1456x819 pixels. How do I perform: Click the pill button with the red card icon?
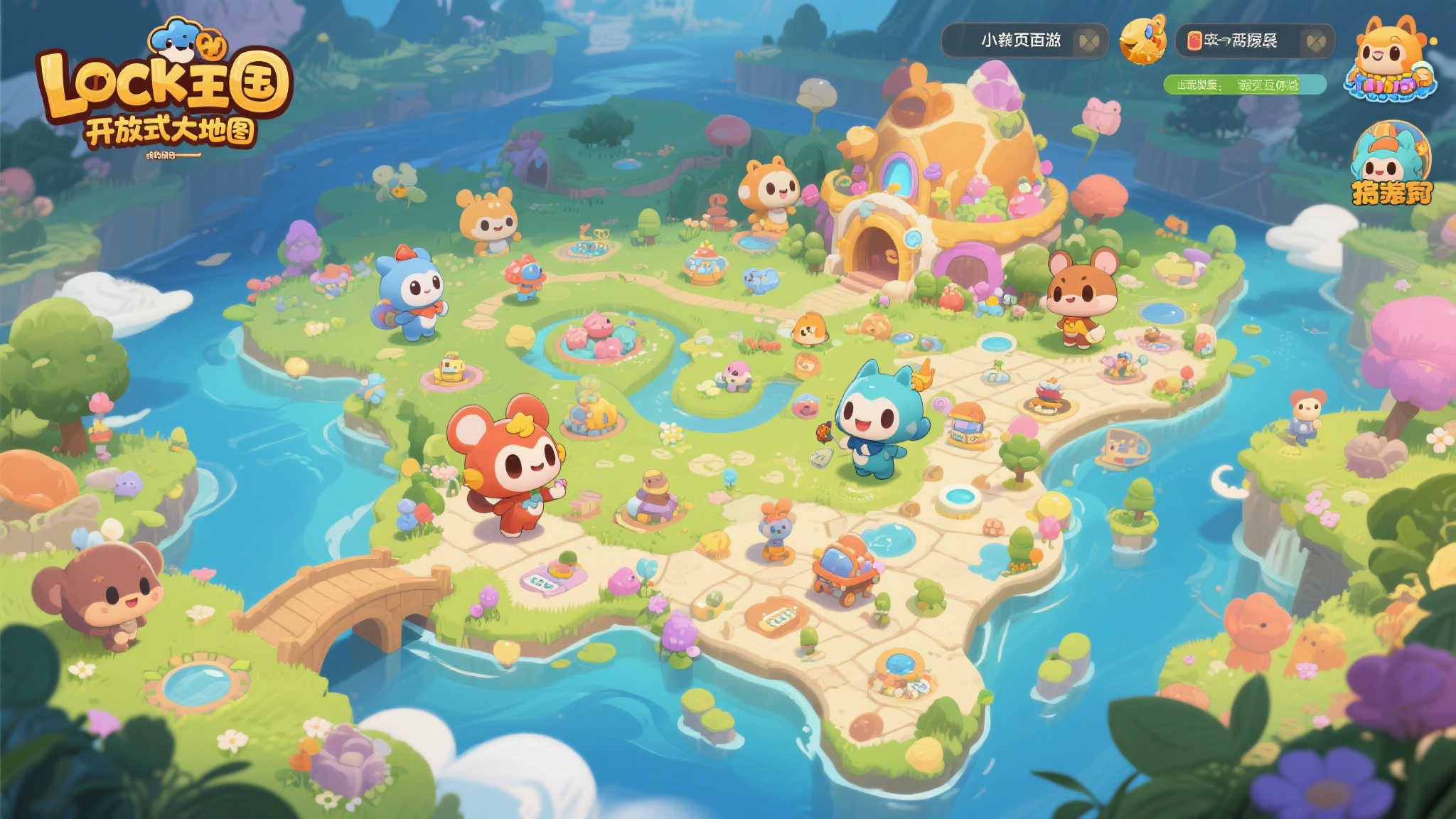(1254, 41)
